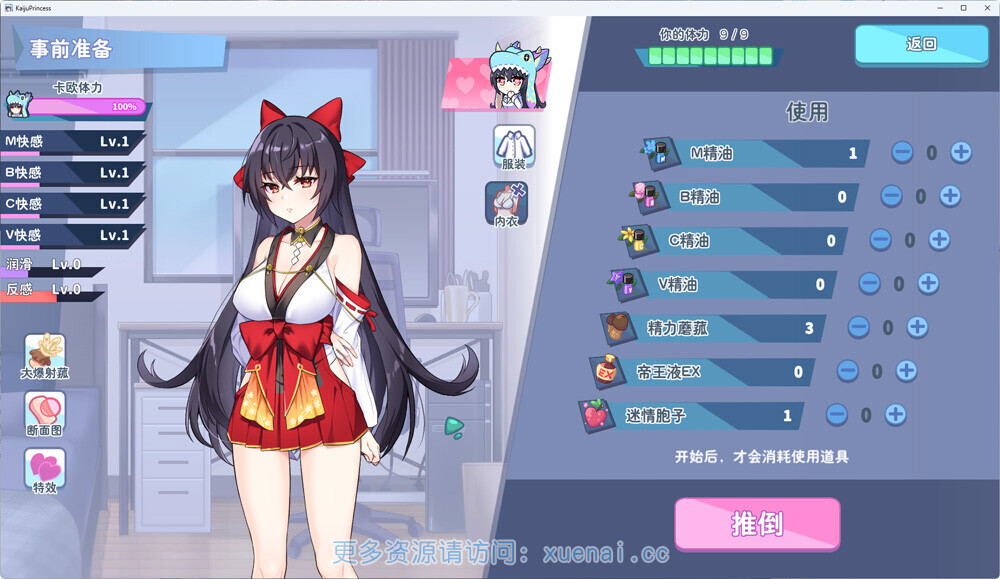Image resolution: width=1000 pixels, height=579 pixels.
Task: Increase C精油 amount using plus
Action: coord(939,240)
